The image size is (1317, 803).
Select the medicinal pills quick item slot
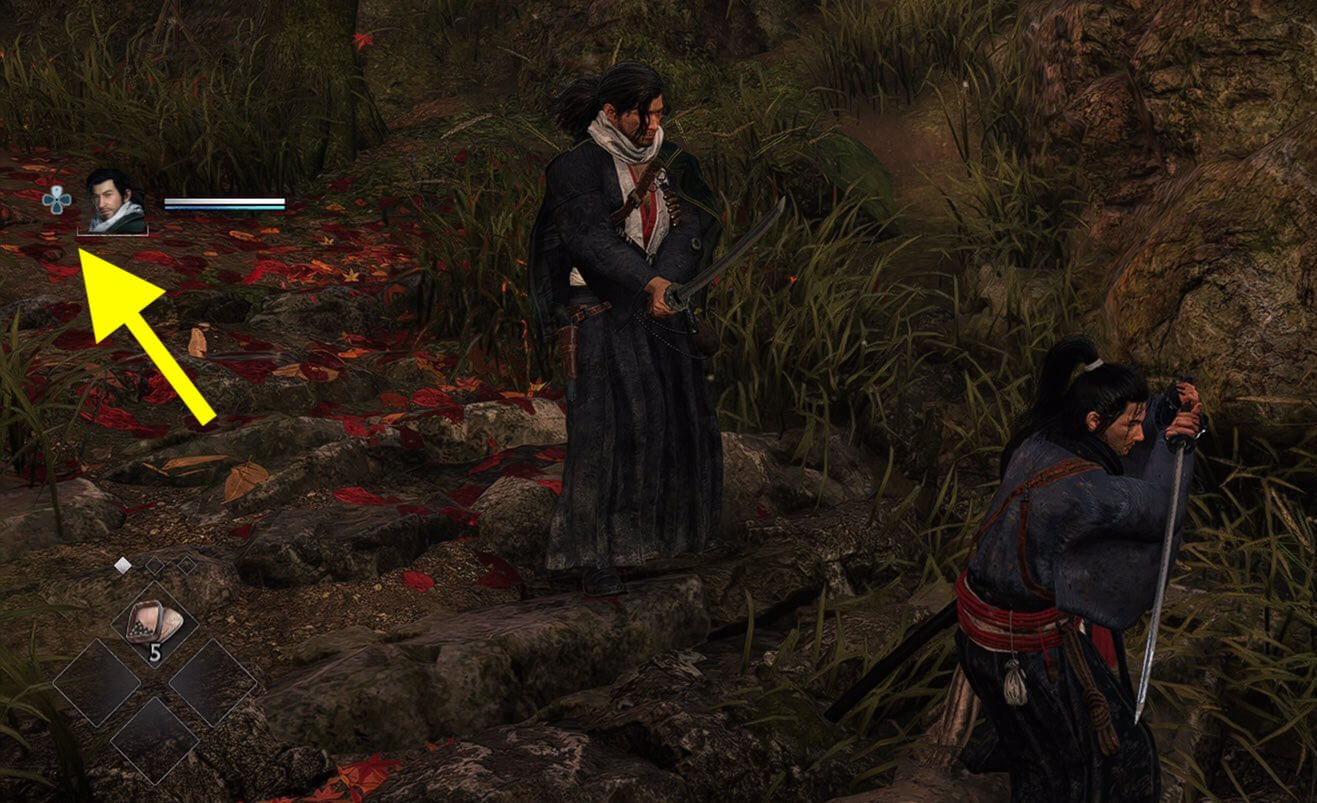click(x=155, y=625)
